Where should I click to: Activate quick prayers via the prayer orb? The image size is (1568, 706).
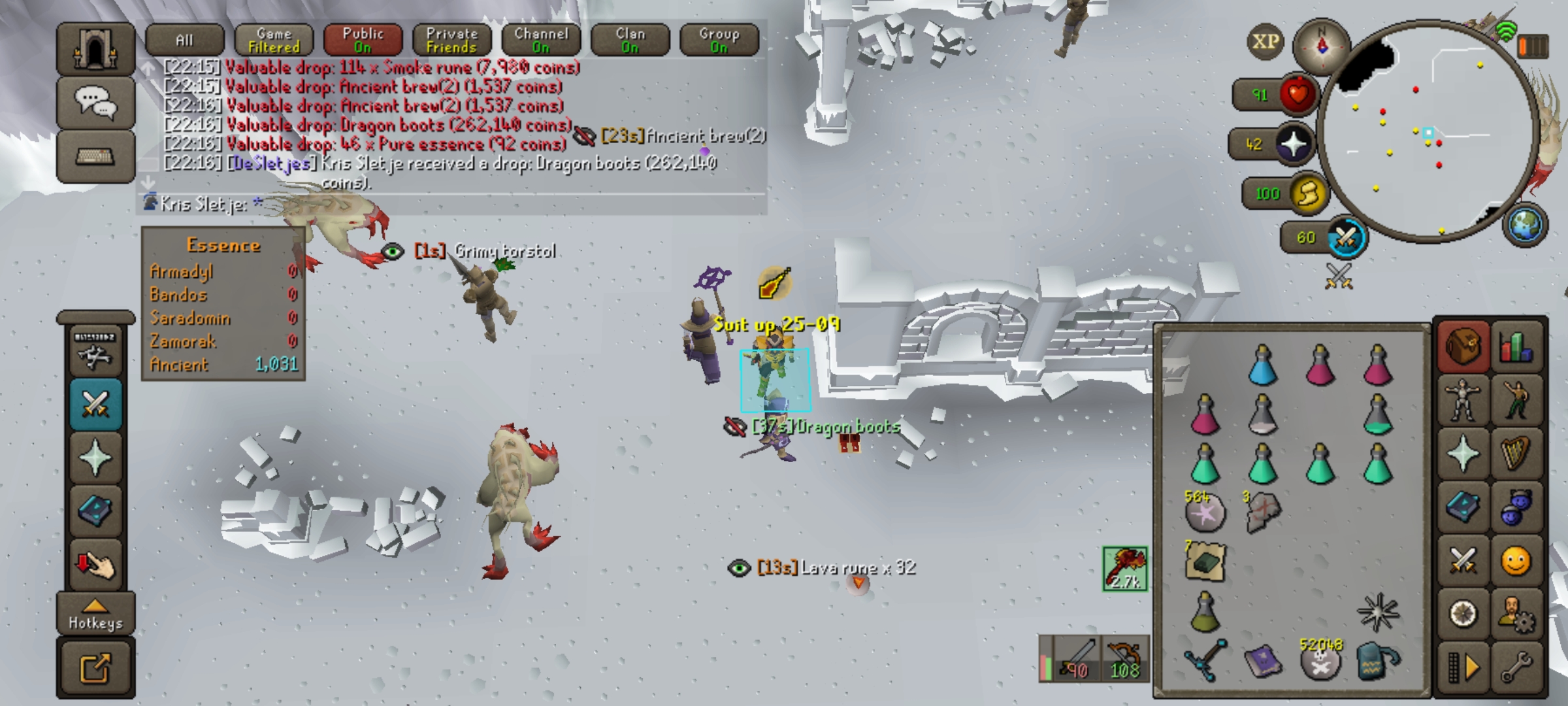[x=1294, y=144]
